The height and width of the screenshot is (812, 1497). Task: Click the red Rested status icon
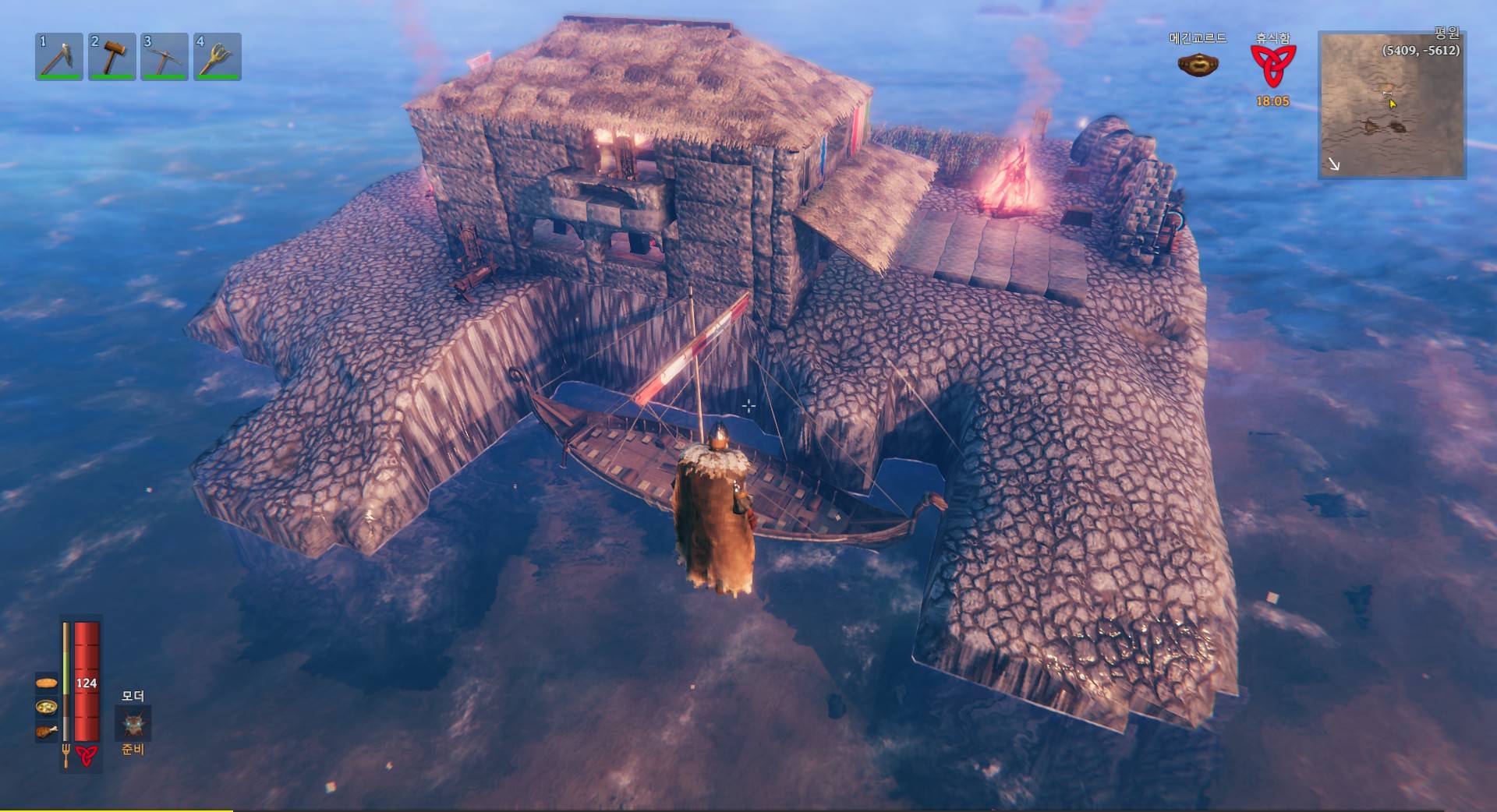point(1272,65)
